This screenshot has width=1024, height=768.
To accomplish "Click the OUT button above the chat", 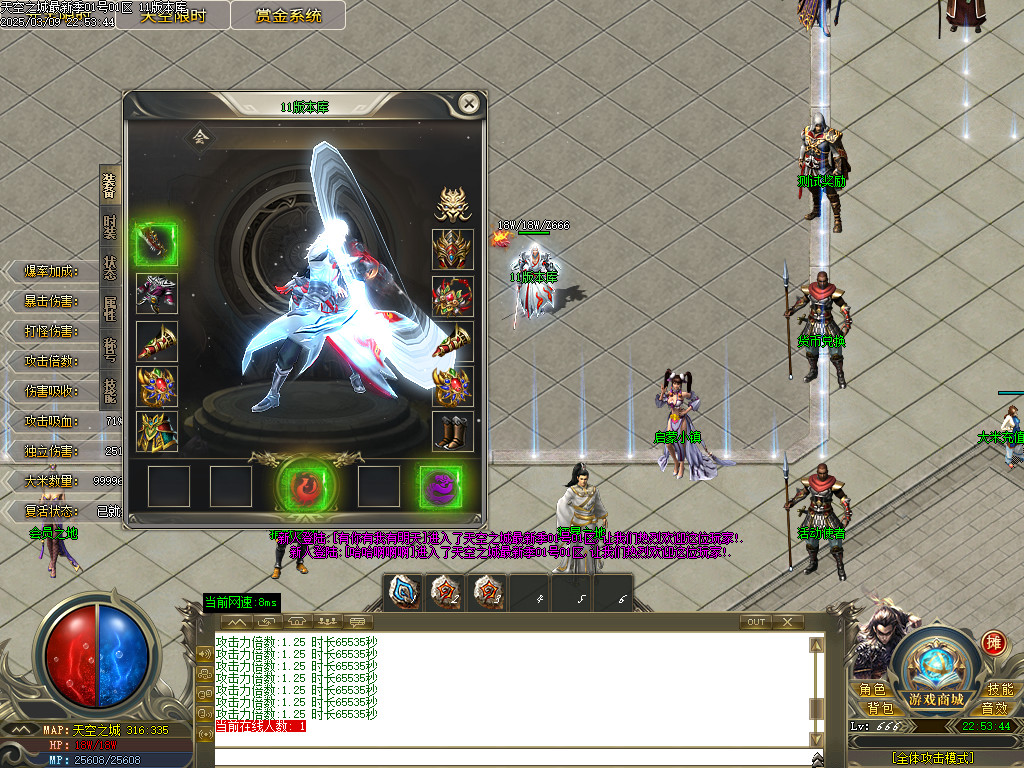I will [756, 622].
